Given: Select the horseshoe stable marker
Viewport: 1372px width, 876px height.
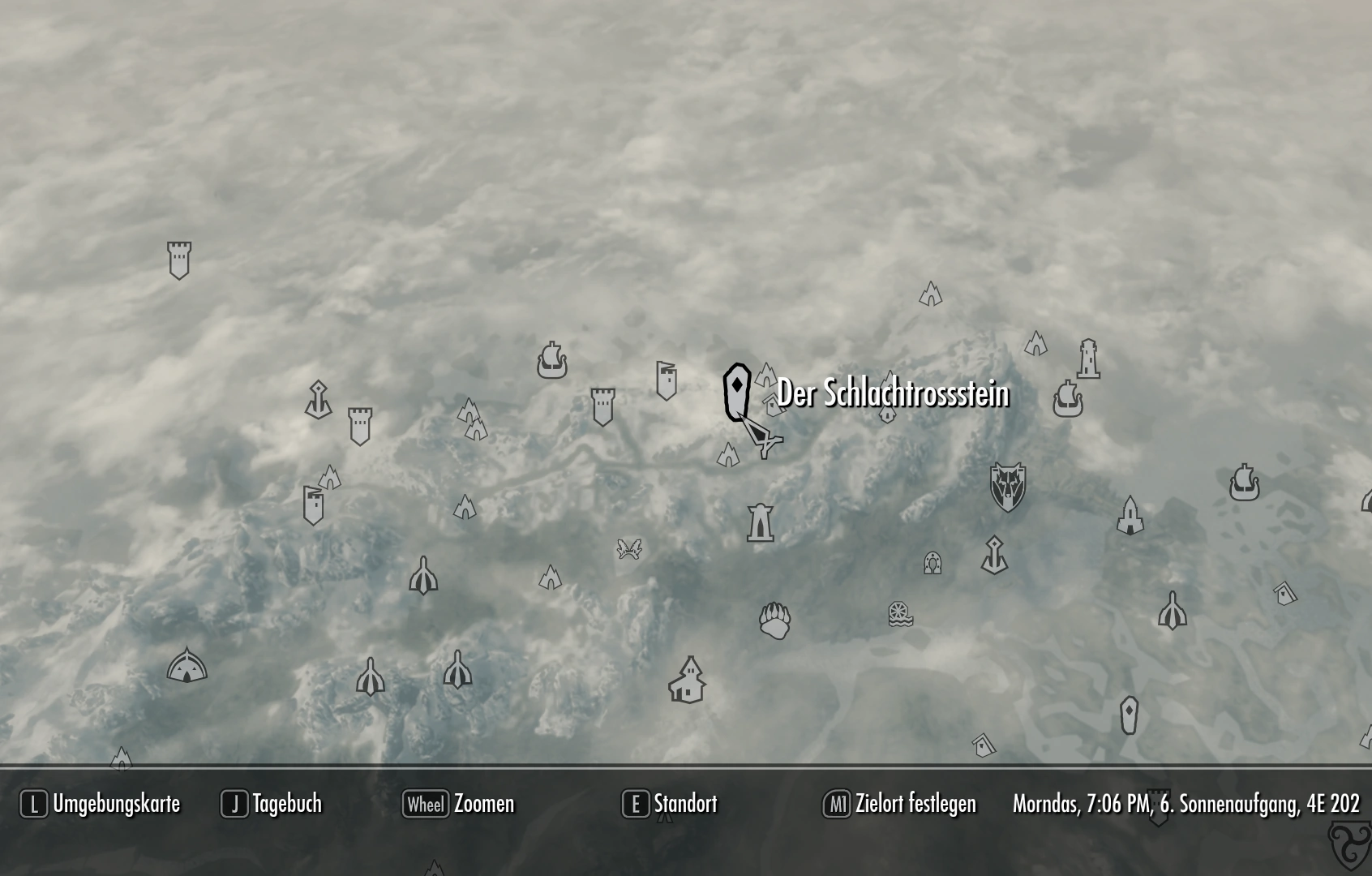Looking at the screenshot, I should (x=933, y=562).
